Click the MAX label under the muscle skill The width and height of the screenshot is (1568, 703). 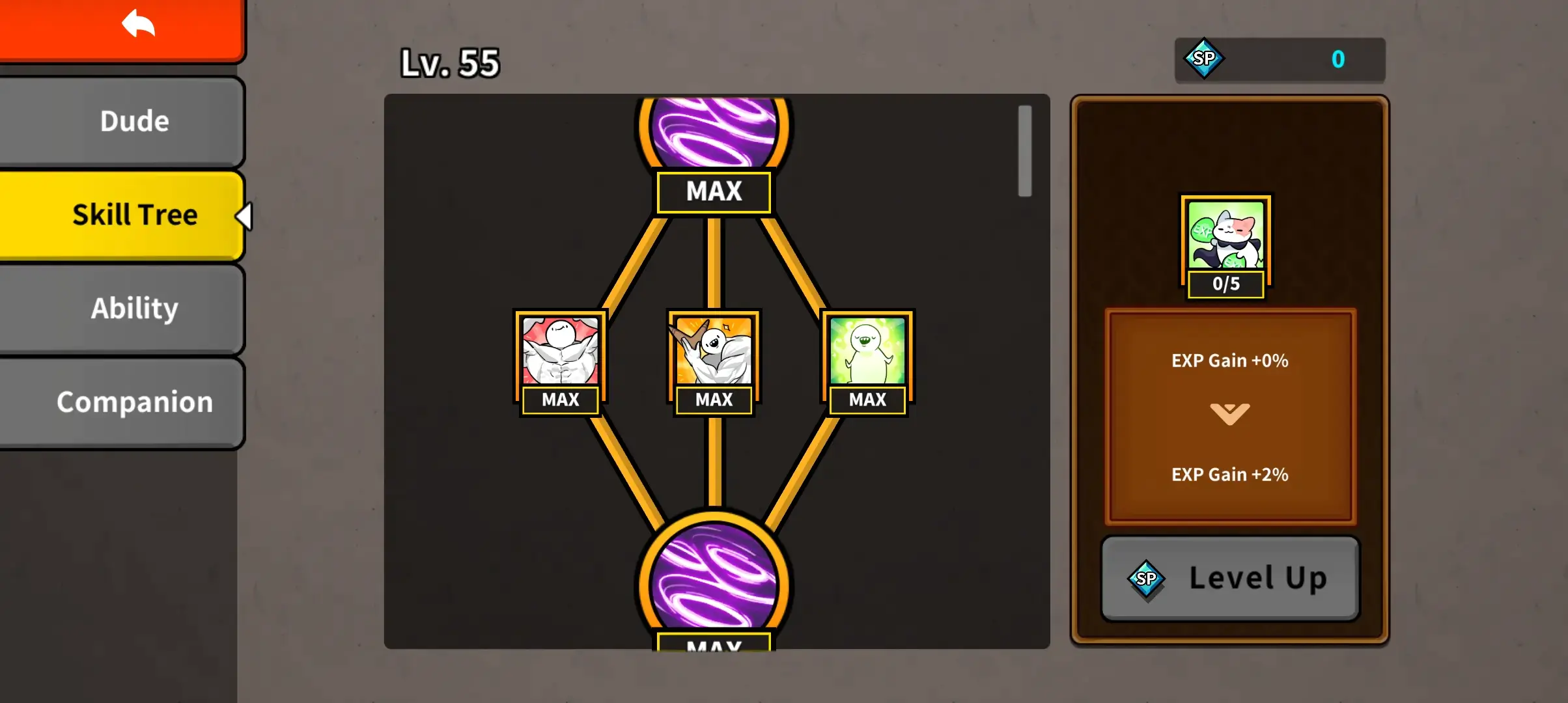tap(560, 400)
